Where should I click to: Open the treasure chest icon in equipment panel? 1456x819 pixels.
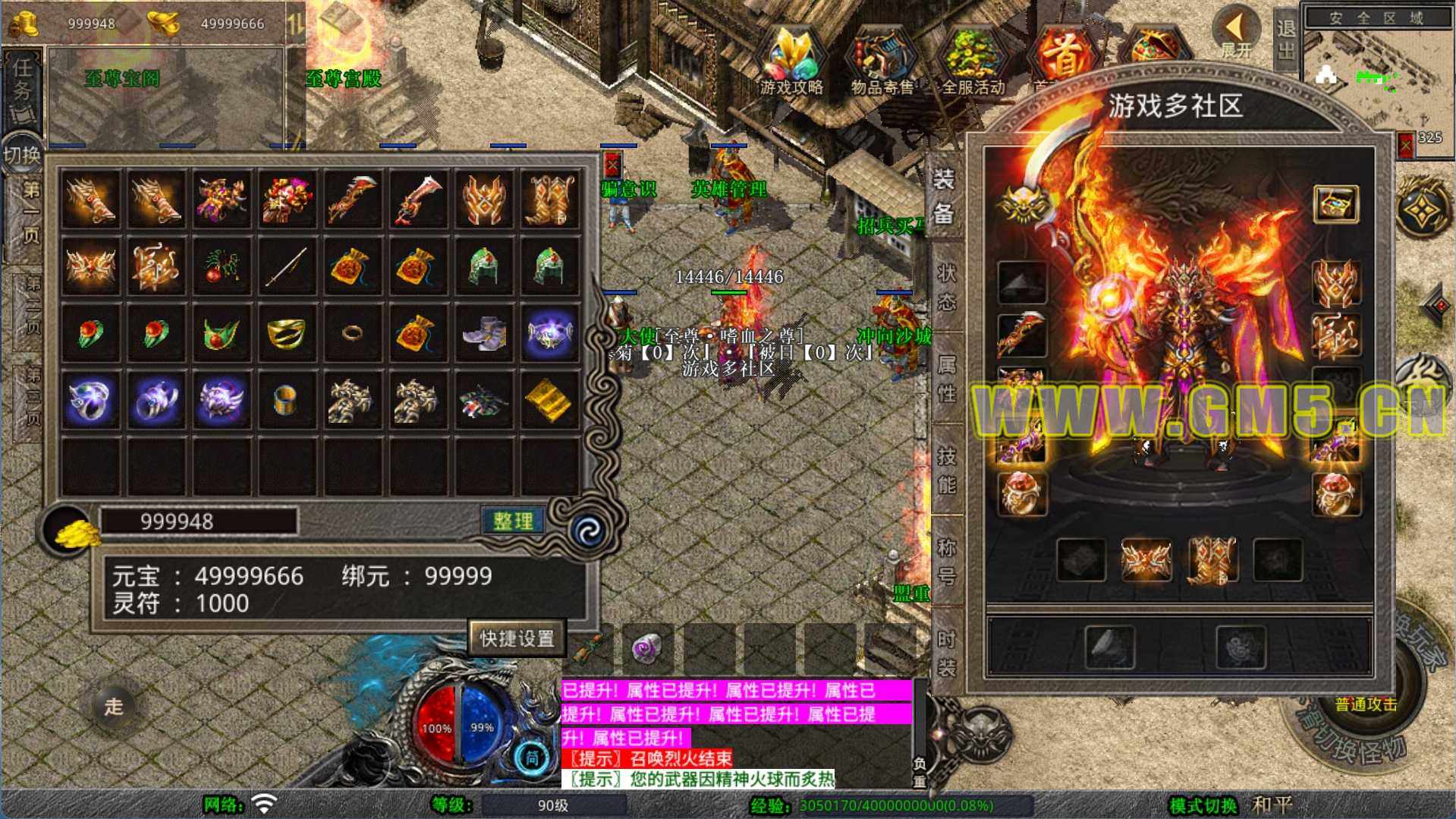(x=1335, y=203)
